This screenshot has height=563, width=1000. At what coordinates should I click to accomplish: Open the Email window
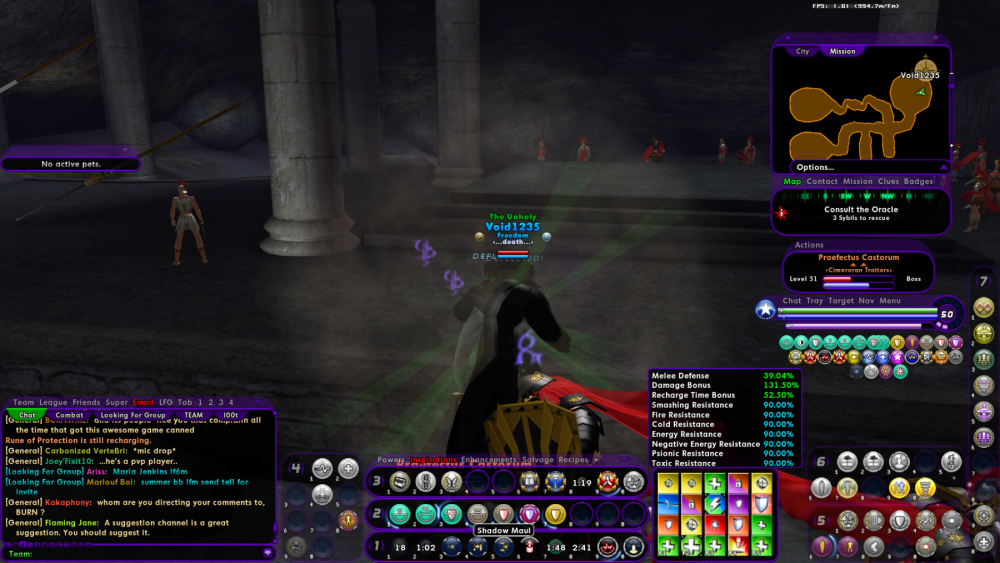point(143,403)
